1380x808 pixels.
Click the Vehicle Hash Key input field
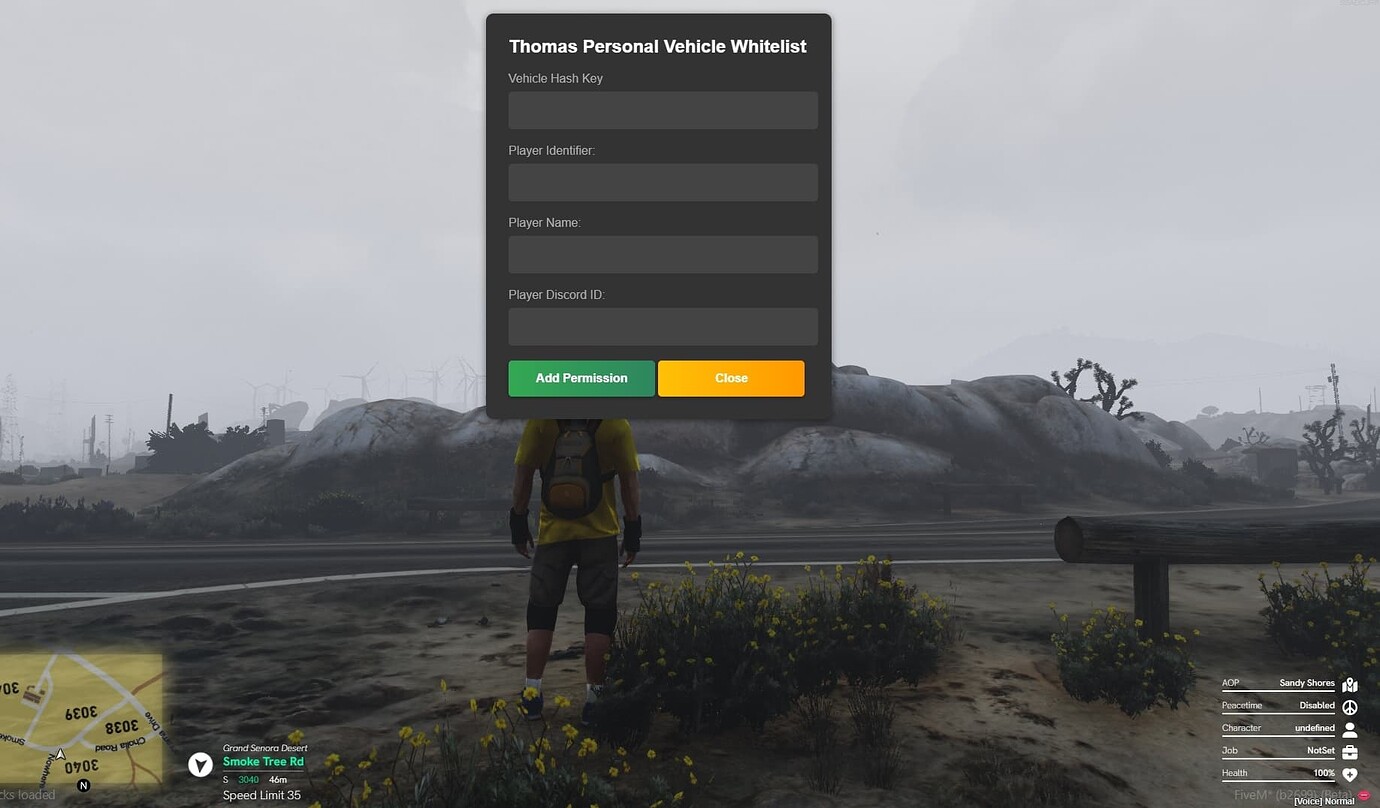tap(662, 110)
